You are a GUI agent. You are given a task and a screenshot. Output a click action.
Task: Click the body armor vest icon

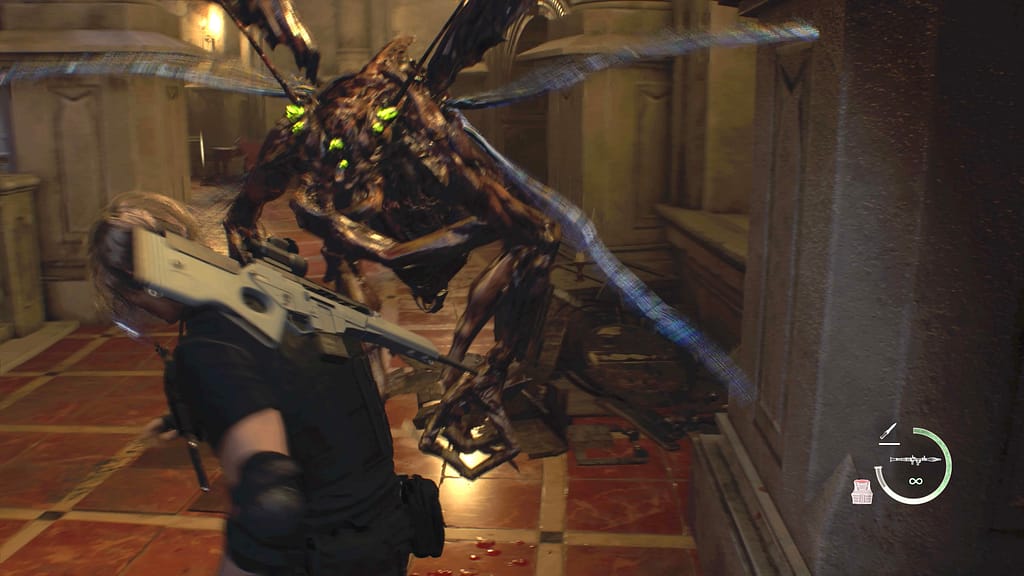pos(862,491)
